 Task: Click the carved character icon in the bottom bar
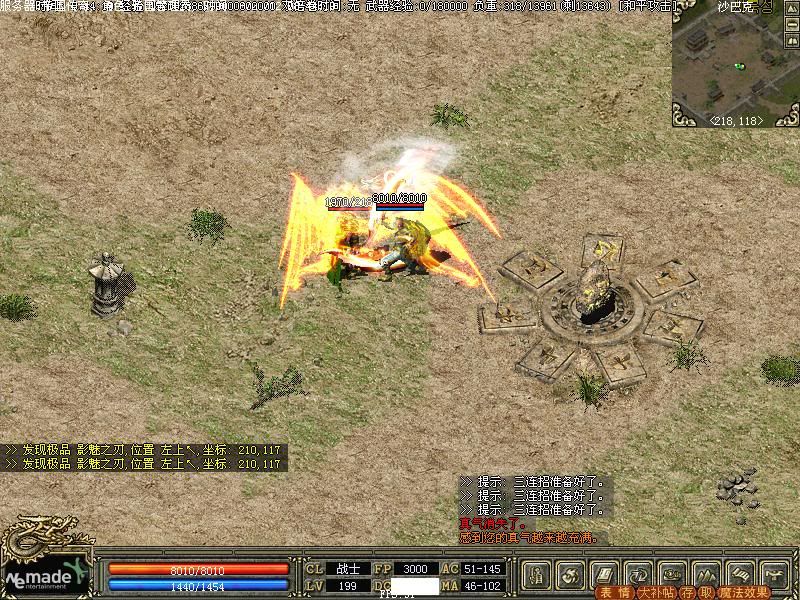click(x=537, y=574)
